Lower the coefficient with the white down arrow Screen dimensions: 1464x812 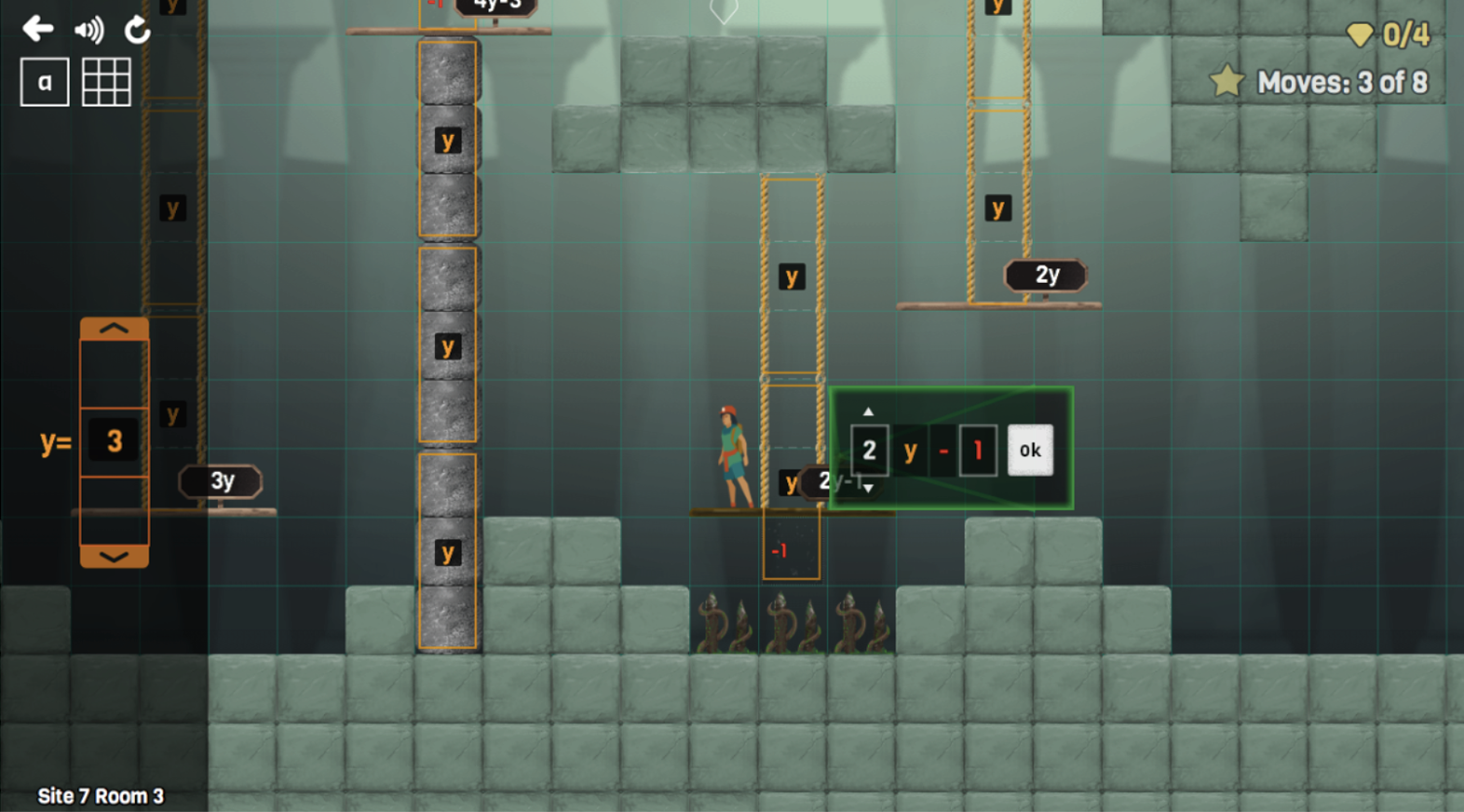[868, 488]
